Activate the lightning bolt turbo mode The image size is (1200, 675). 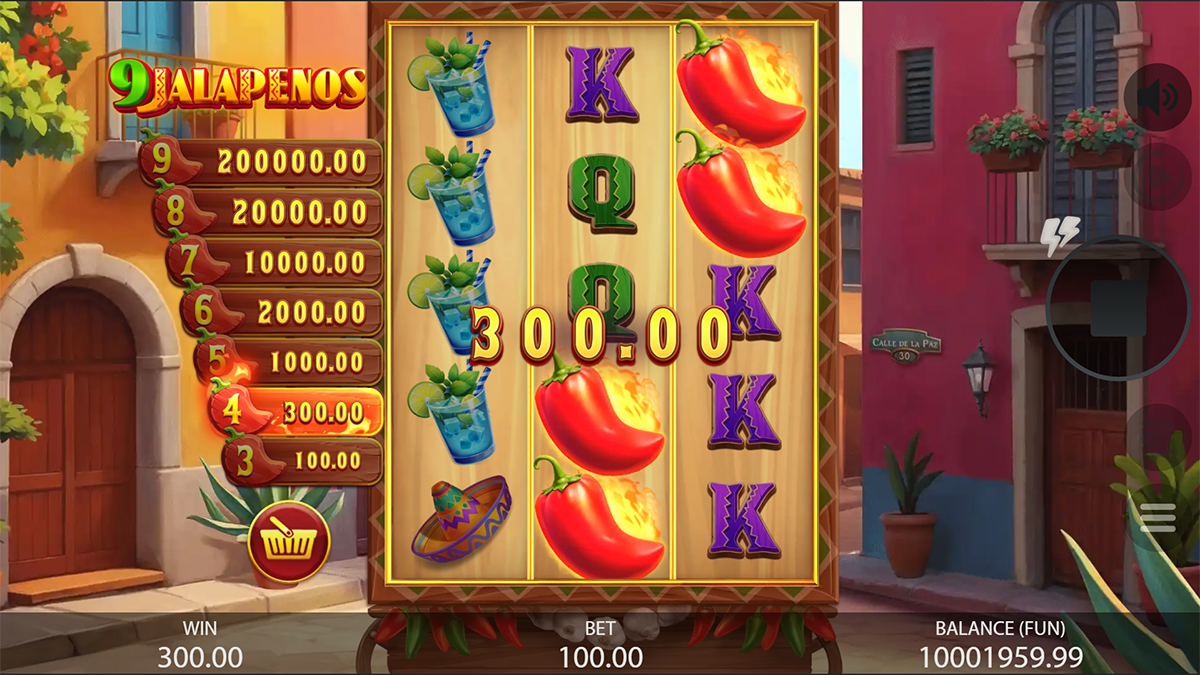point(1060,235)
